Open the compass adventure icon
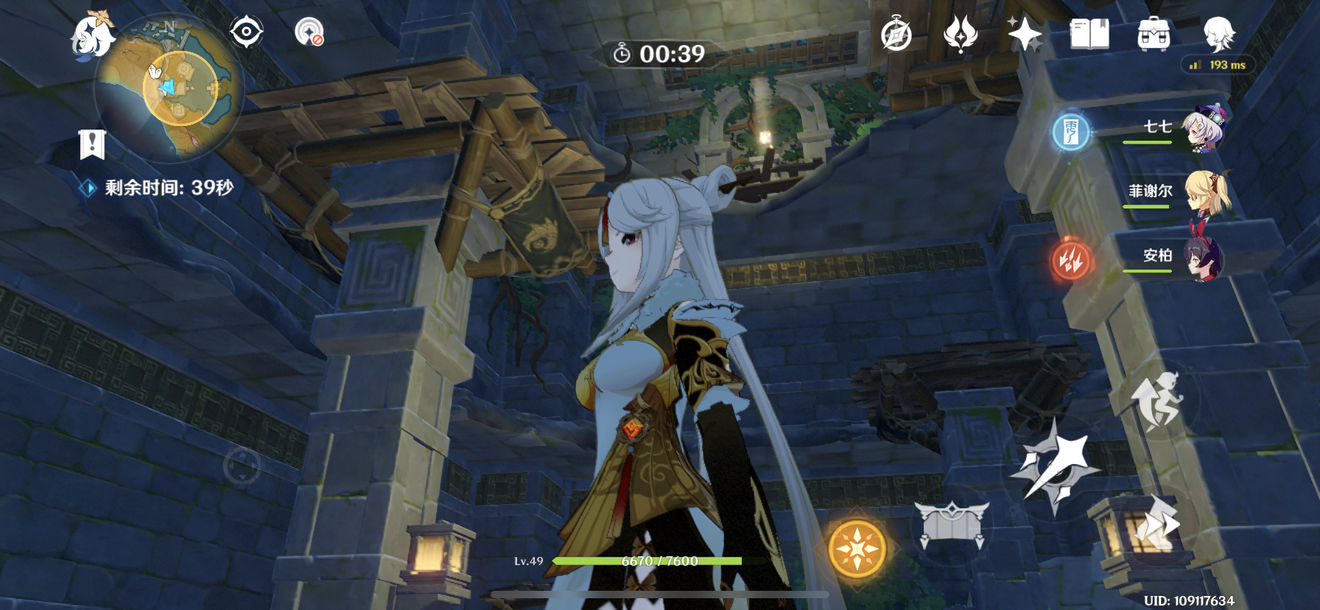The image size is (1320, 610). [896, 35]
